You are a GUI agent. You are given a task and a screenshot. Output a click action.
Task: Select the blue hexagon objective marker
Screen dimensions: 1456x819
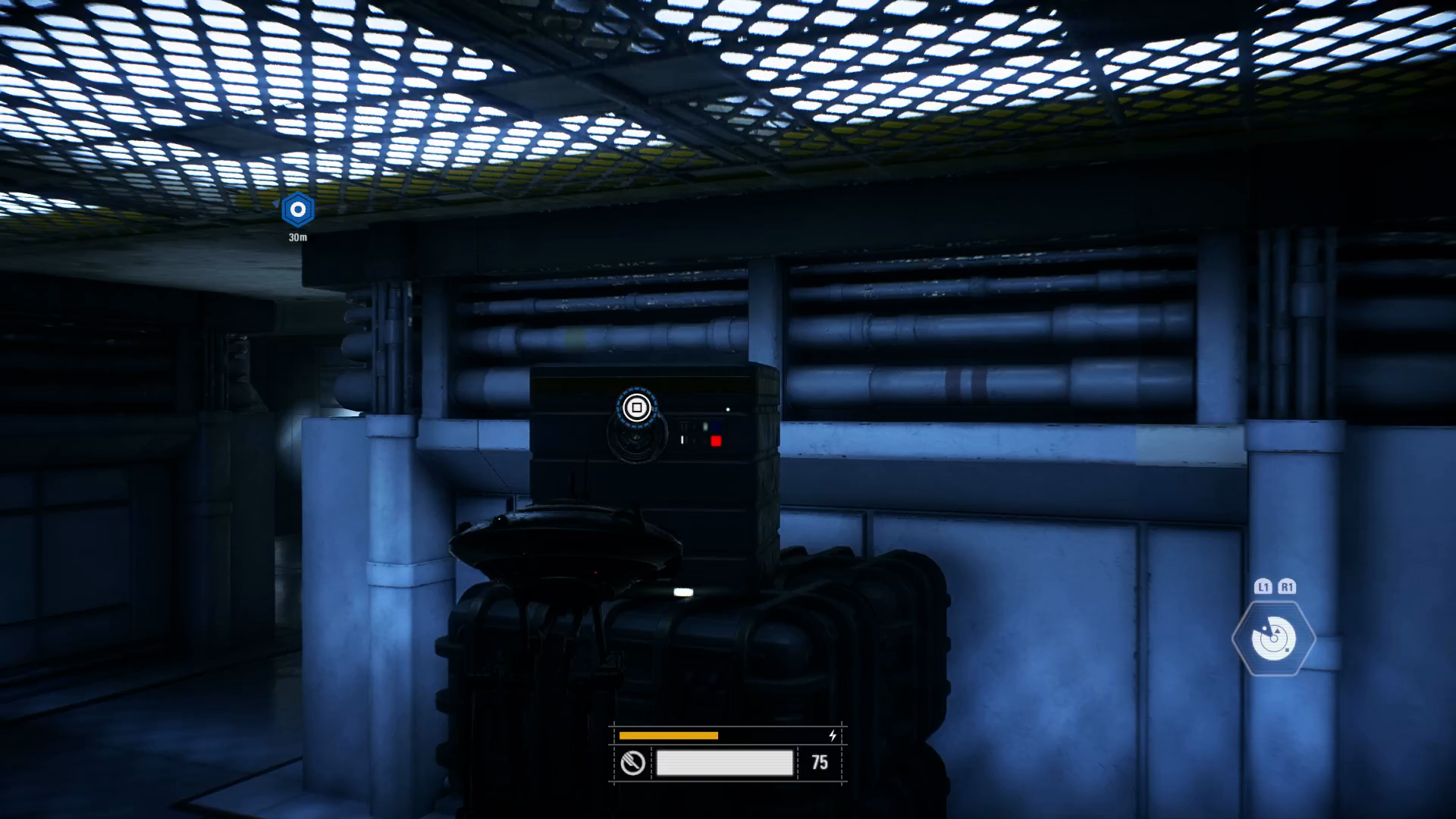click(297, 209)
